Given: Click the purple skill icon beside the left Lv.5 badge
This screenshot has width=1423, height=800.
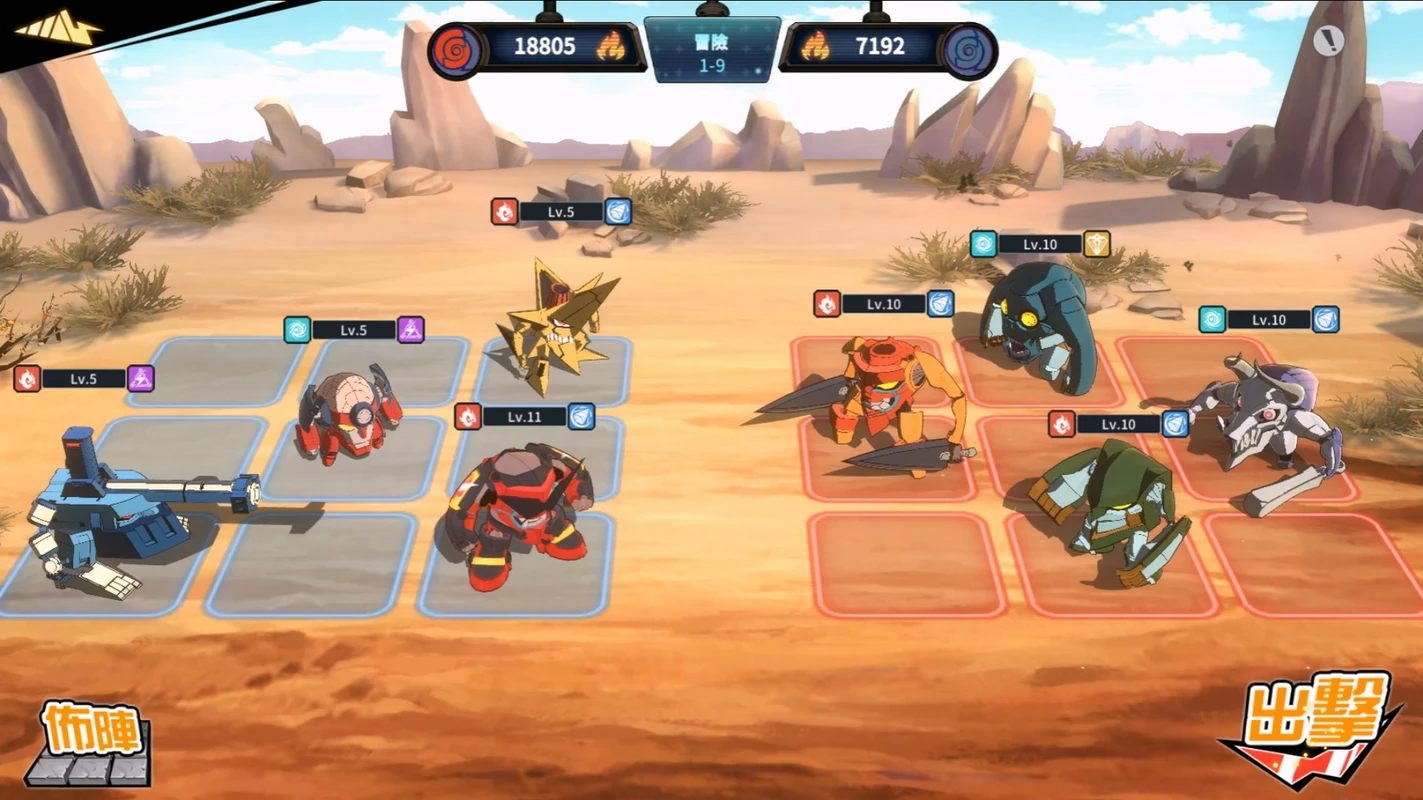Looking at the screenshot, I should (x=140, y=380).
